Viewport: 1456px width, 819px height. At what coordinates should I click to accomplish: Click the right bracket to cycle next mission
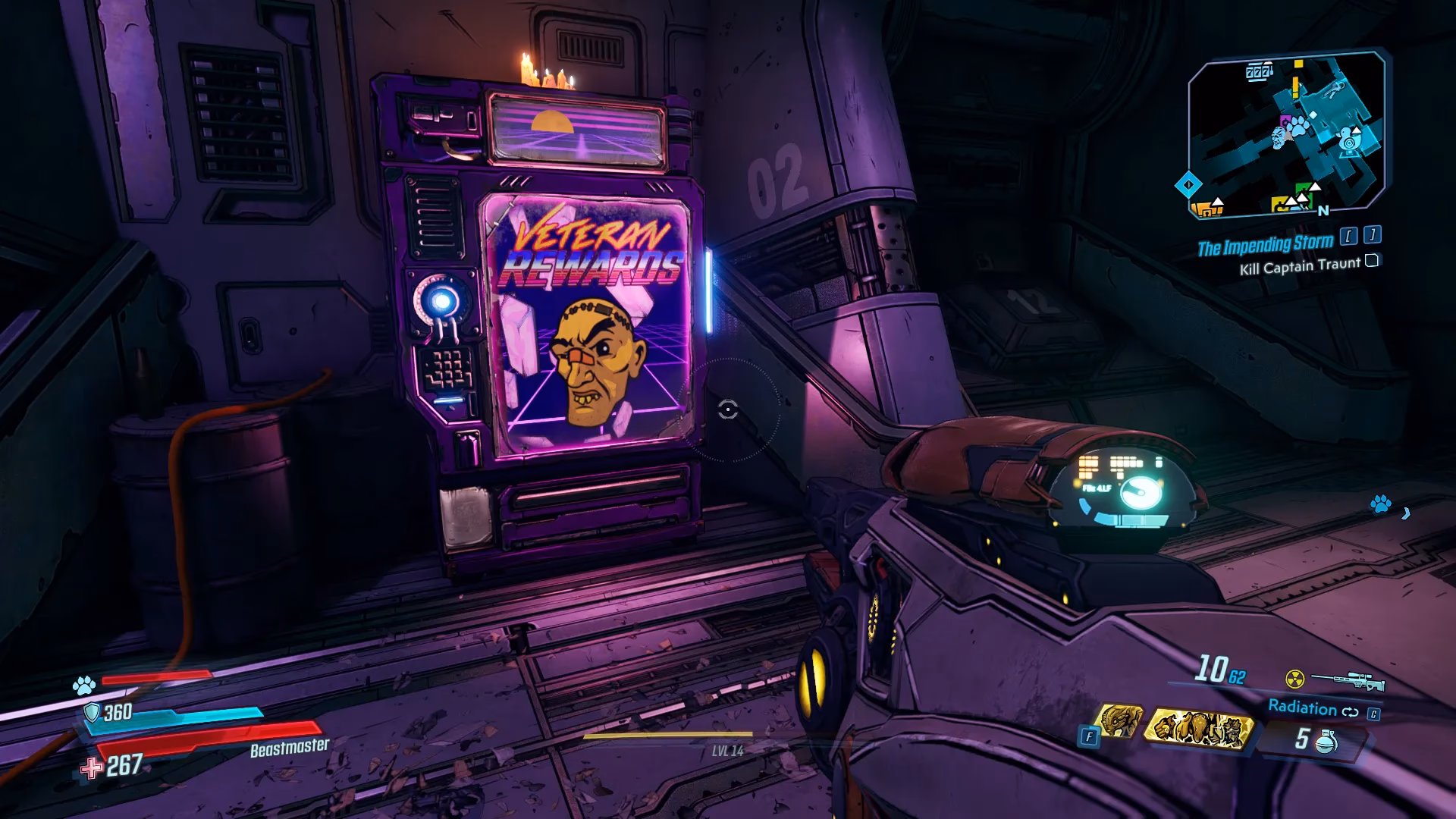1372,234
